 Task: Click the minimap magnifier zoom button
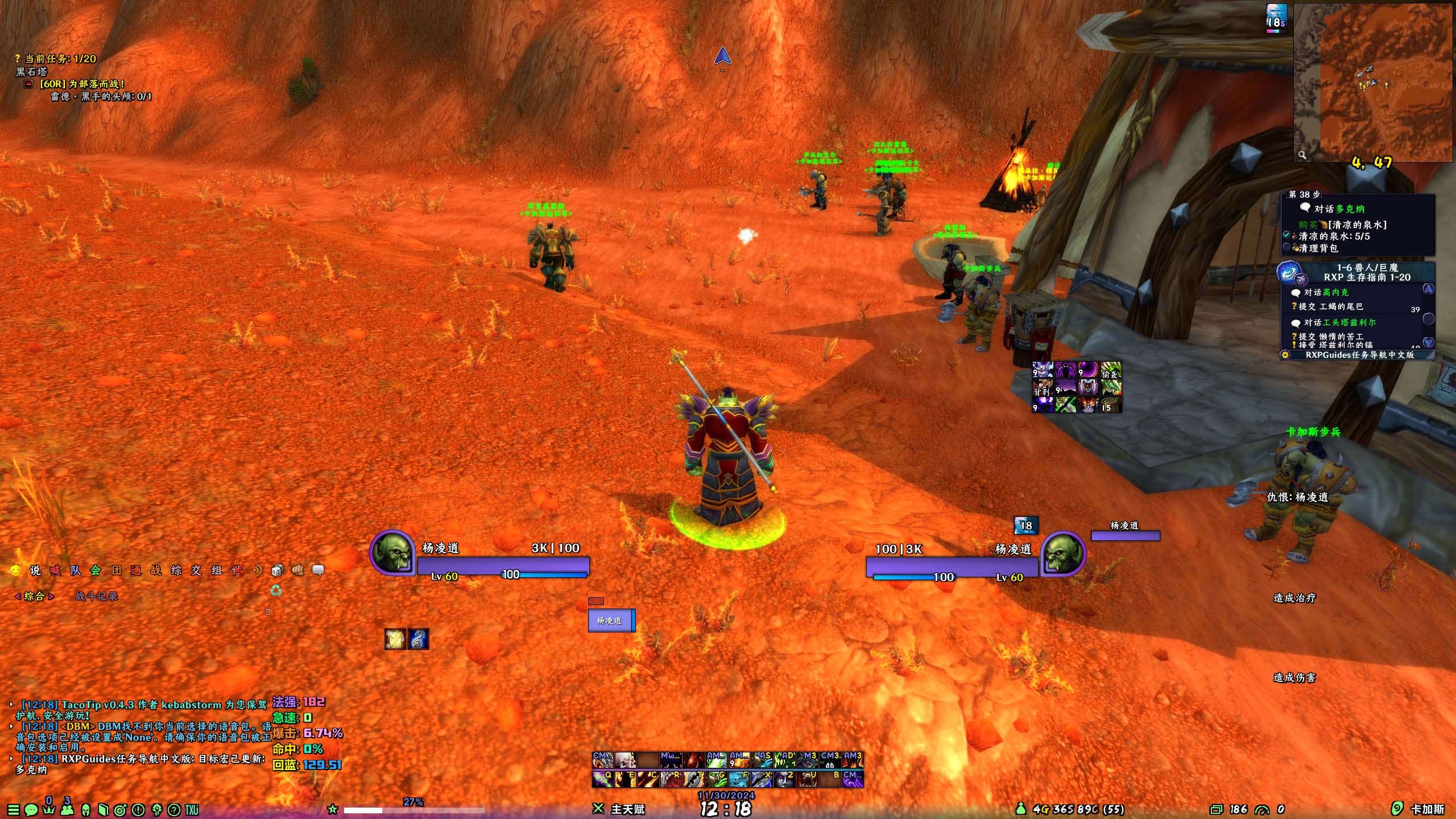tap(1302, 154)
